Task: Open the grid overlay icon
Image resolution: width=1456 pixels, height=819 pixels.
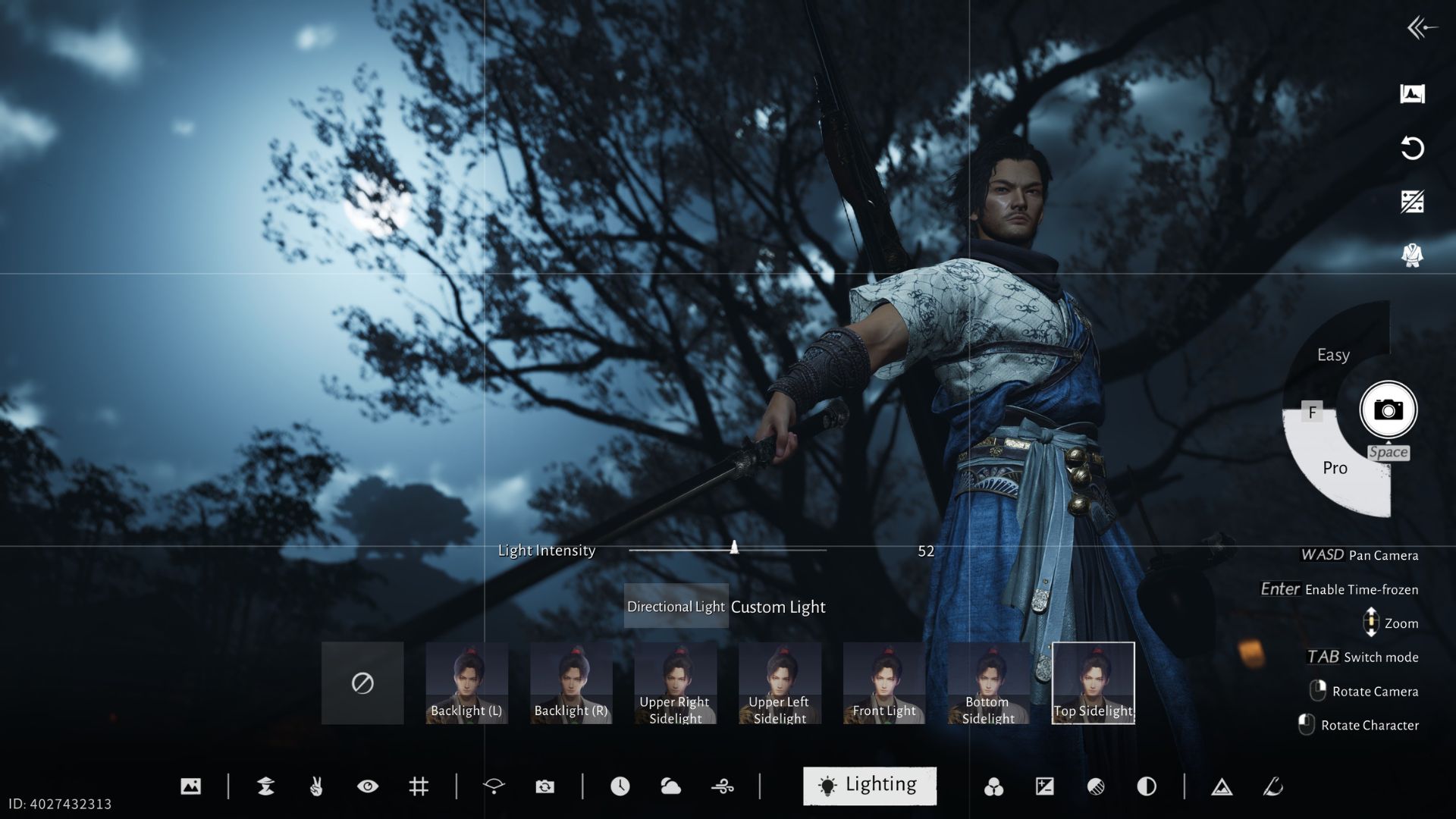Action: [x=419, y=786]
